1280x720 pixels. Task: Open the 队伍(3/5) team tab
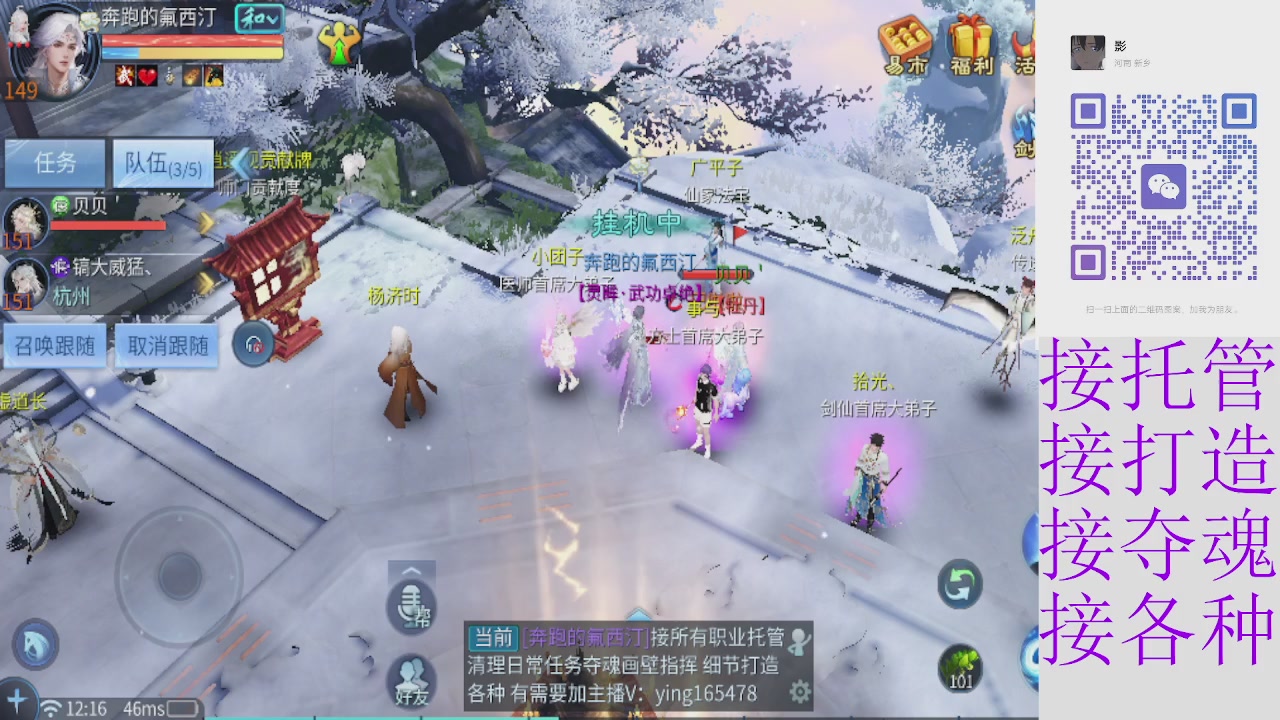coord(163,163)
